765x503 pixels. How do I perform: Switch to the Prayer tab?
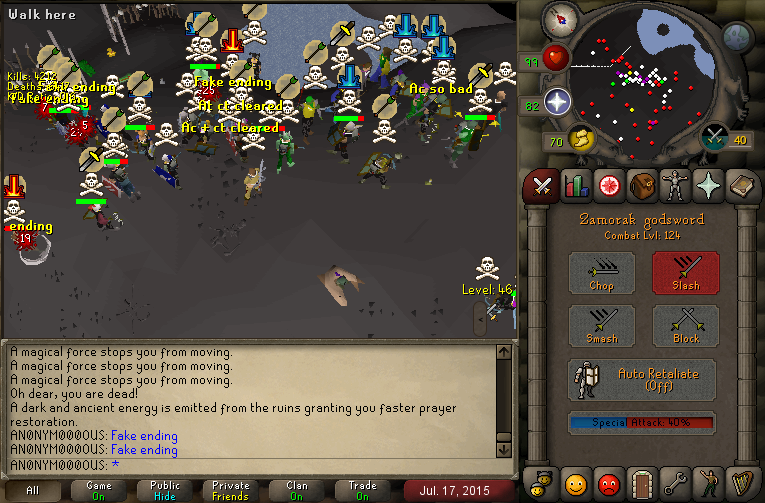click(x=707, y=185)
